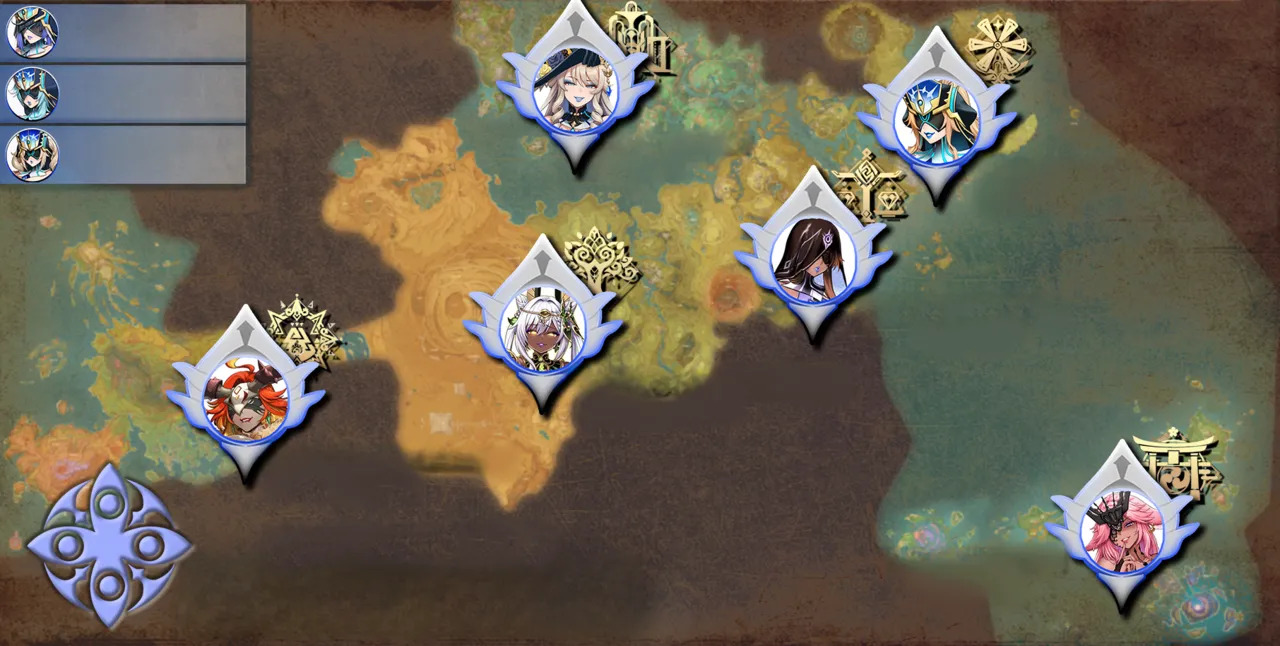Click the four-petal compass emblem button
Viewport: 1280px width, 646px height.
108,546
